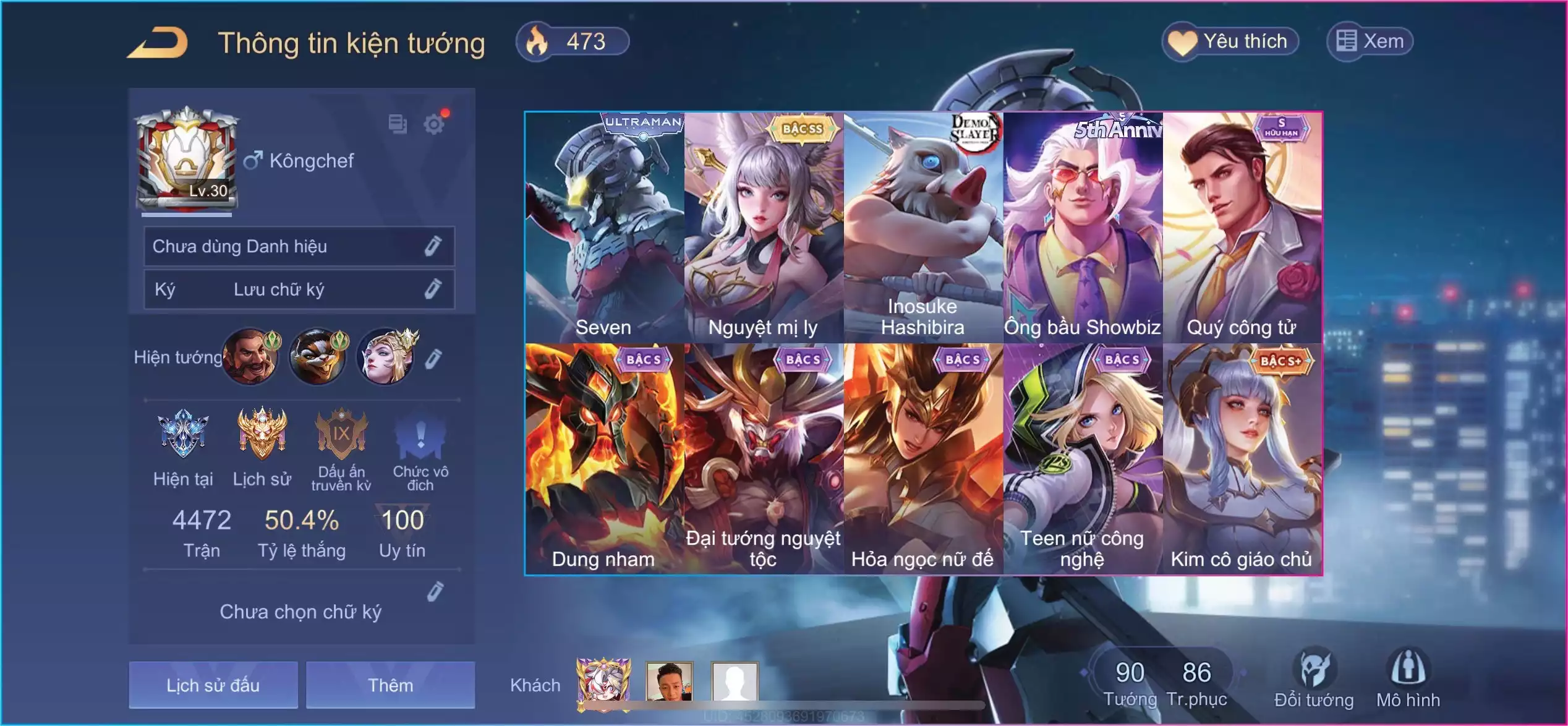Click the Thêm button
The height and width of the screenshot is (726, 1568).
click(390, 685)
